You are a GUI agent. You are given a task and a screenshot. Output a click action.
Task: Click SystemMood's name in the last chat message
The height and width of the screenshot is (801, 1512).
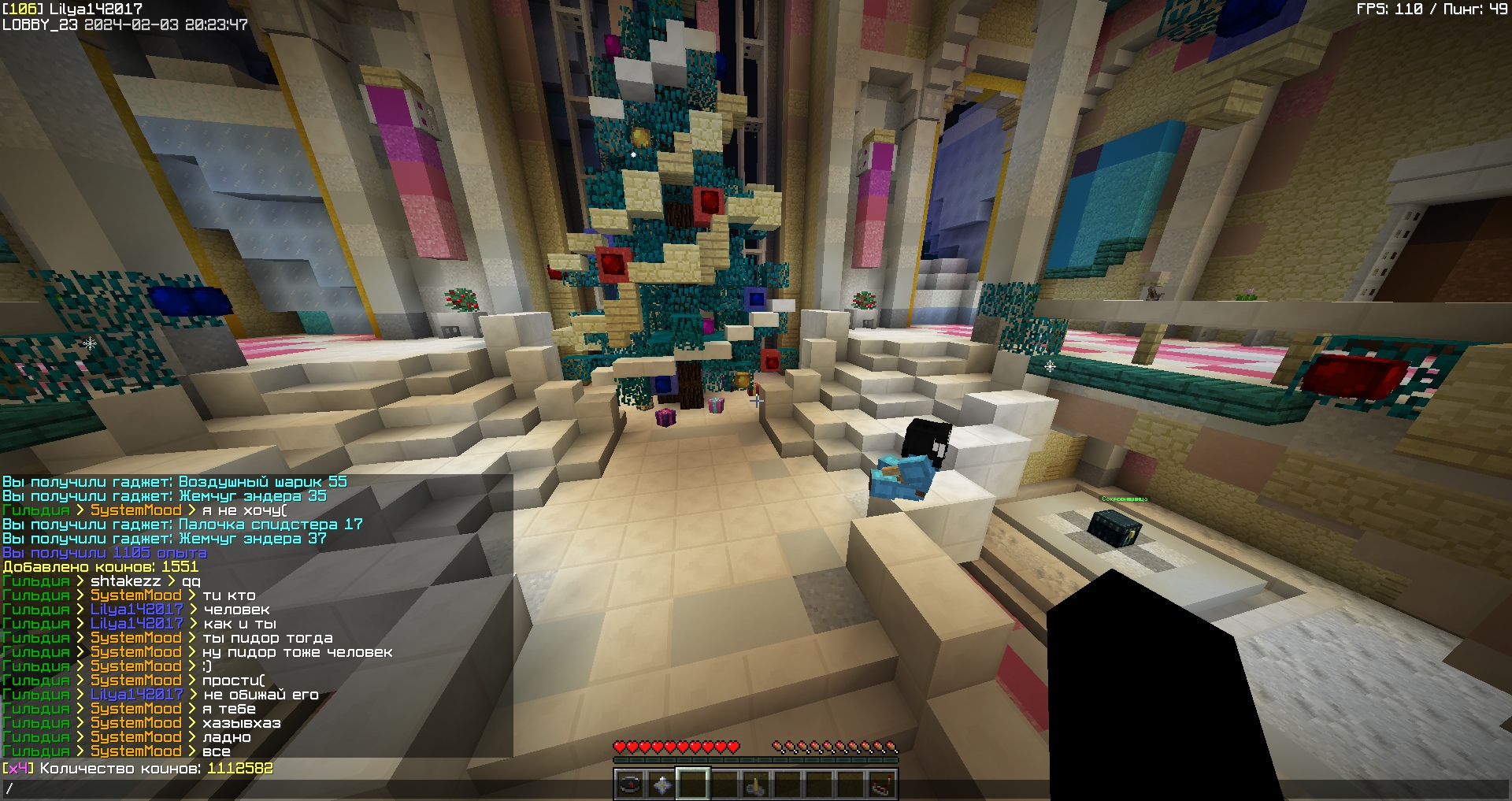(x=135, y=751)
